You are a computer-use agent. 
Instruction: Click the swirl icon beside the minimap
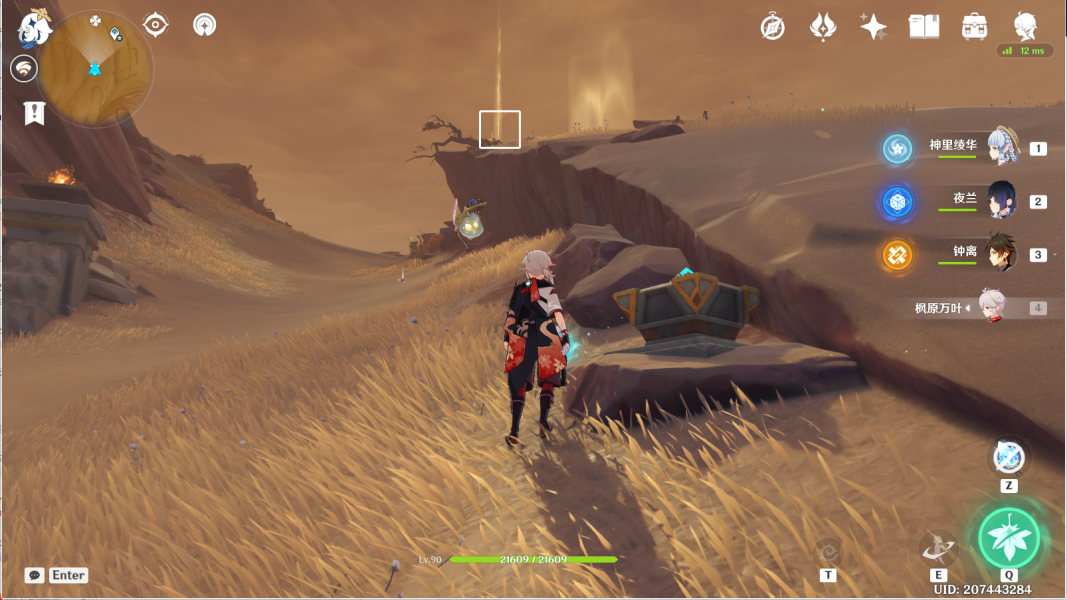click(x=24, y=68)
